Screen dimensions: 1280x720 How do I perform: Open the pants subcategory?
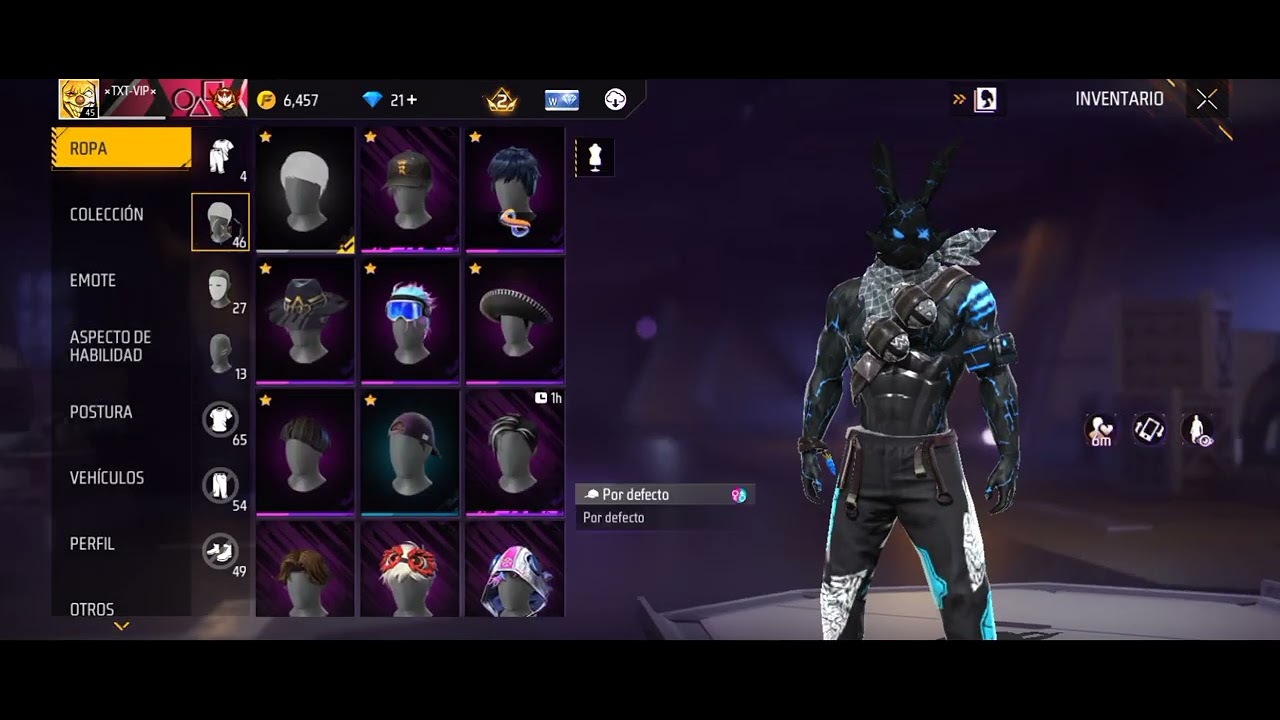coord(220,485)
